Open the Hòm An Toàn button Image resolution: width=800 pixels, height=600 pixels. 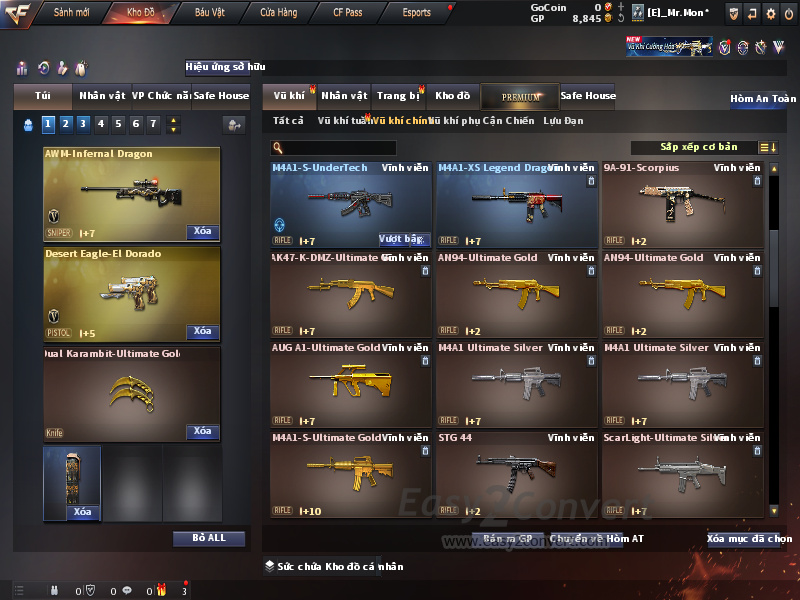(x=762, y=99)
